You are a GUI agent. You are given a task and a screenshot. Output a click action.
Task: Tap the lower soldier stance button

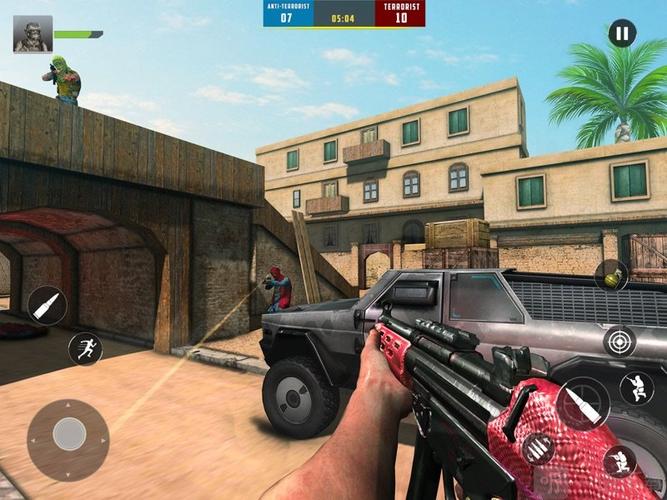point(619,461)
